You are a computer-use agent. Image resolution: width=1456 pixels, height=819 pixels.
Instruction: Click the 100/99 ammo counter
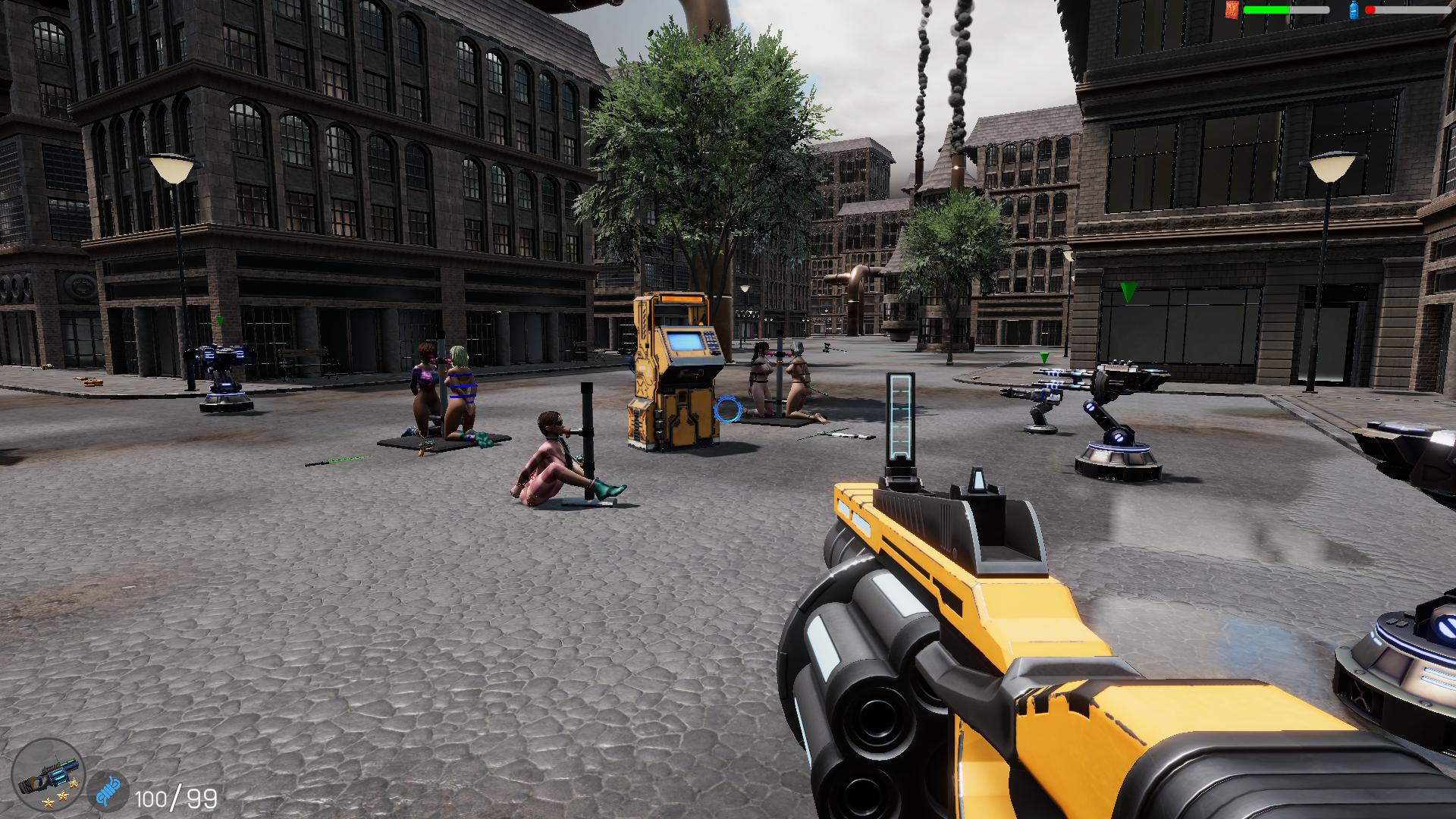click(173, 798)
